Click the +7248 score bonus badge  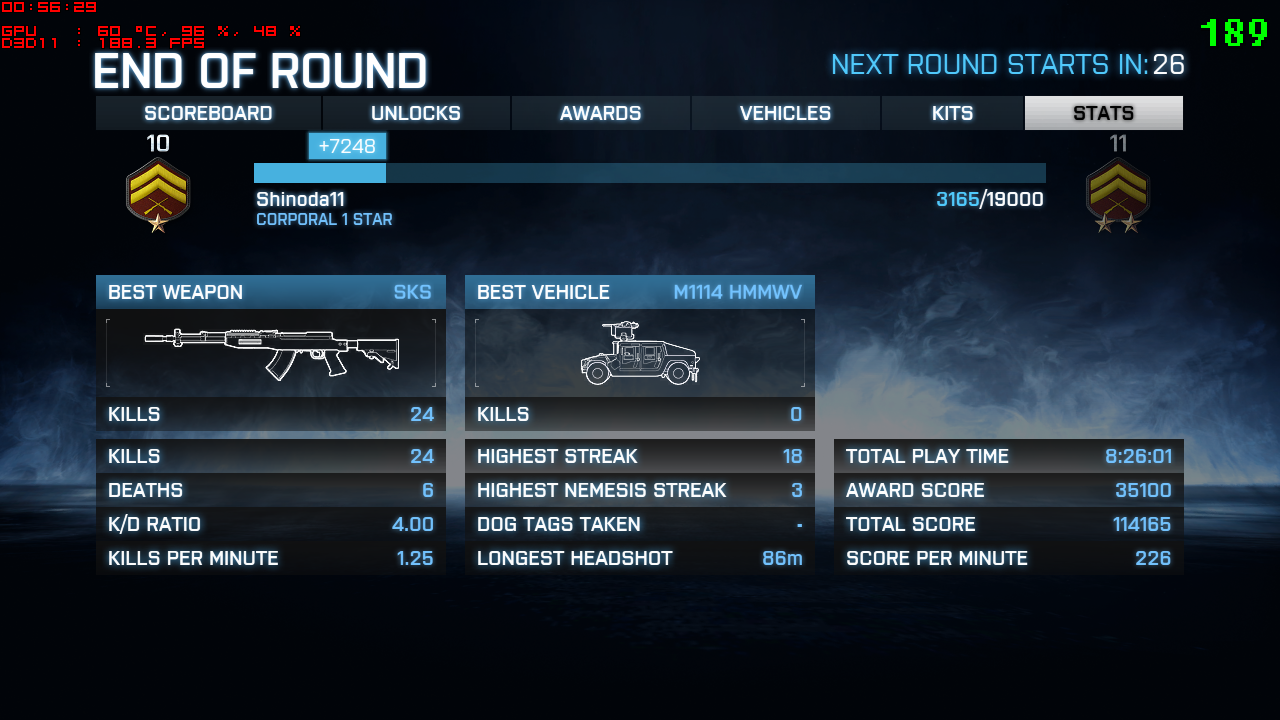pos(347,145)
